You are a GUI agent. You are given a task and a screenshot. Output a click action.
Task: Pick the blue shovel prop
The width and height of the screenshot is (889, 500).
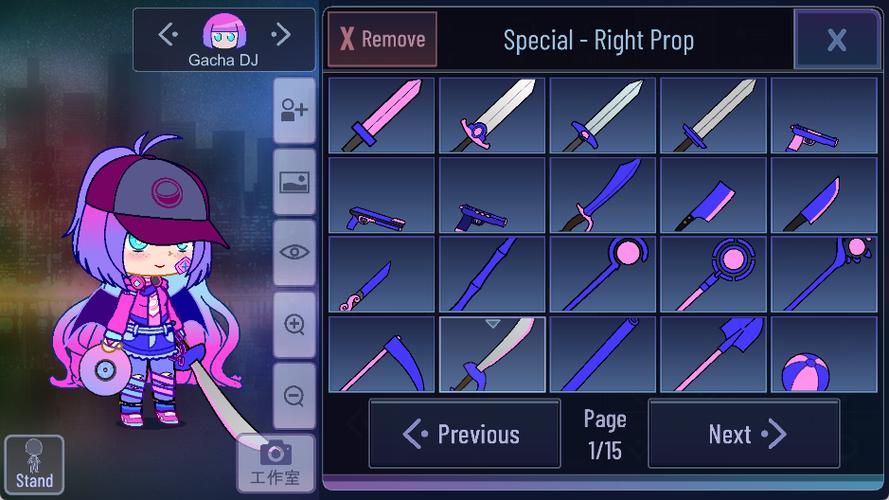[712, 354]
